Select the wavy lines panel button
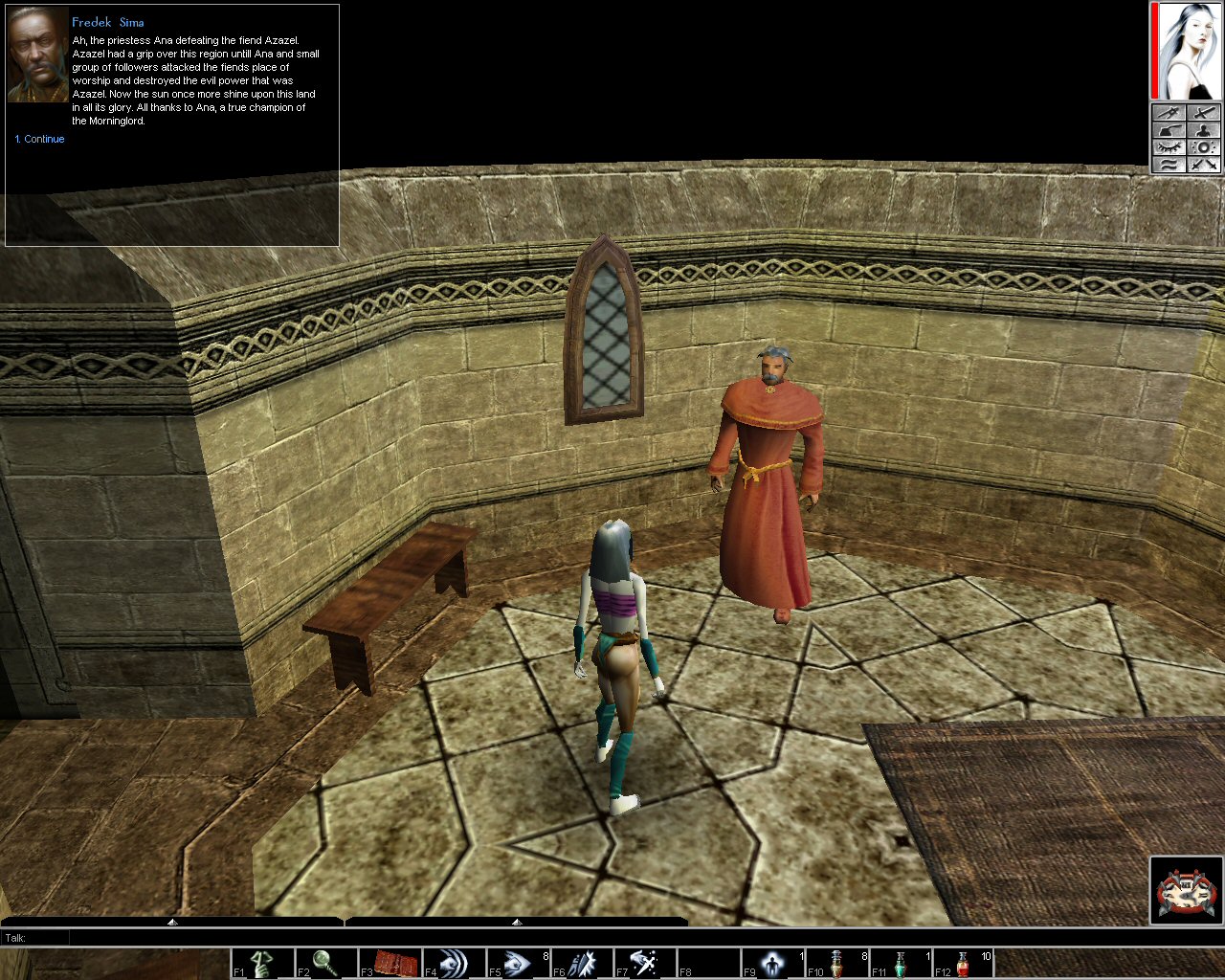 coord(1169,165)
